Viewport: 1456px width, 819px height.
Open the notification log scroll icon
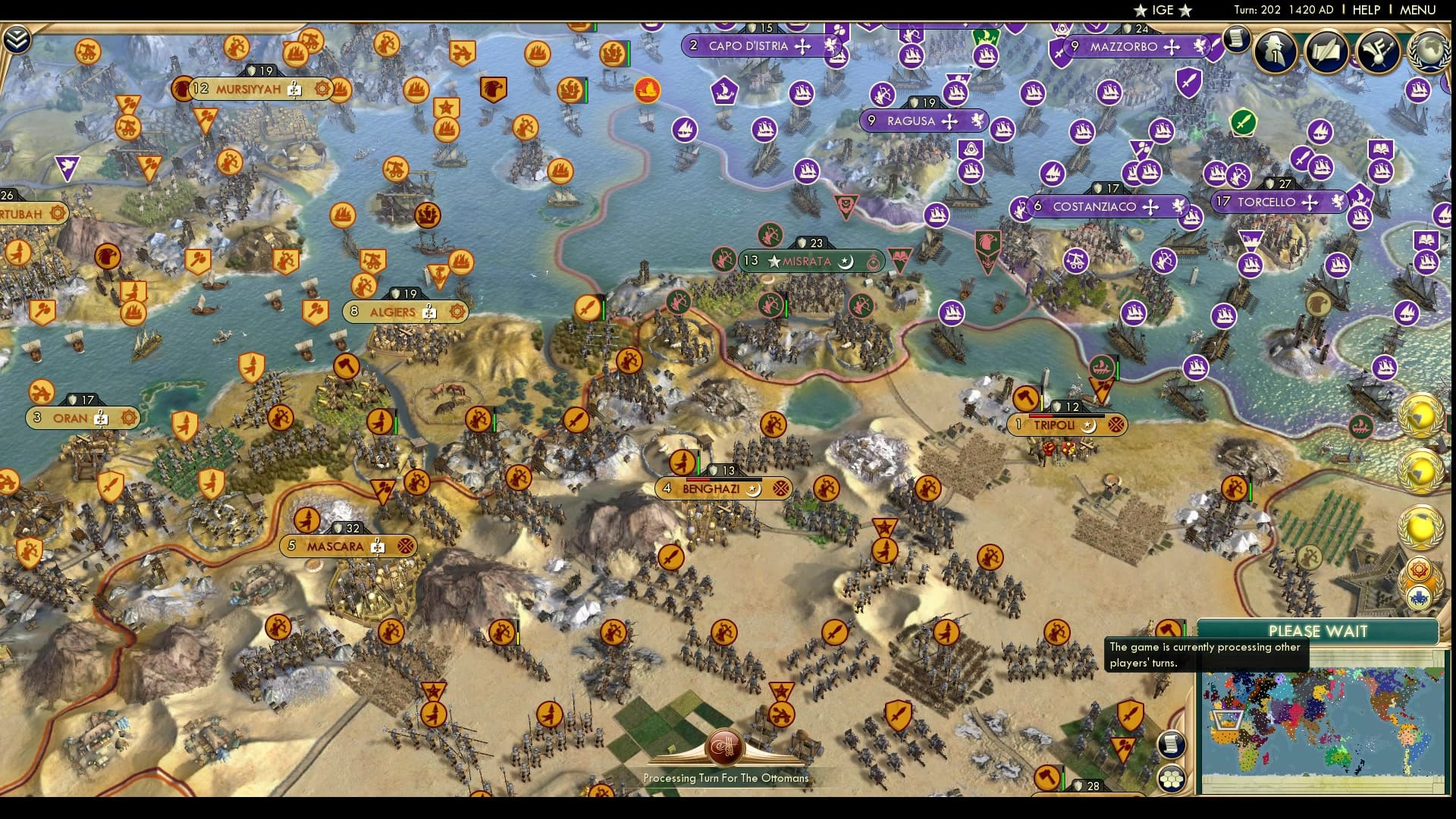pos(1237,39)
